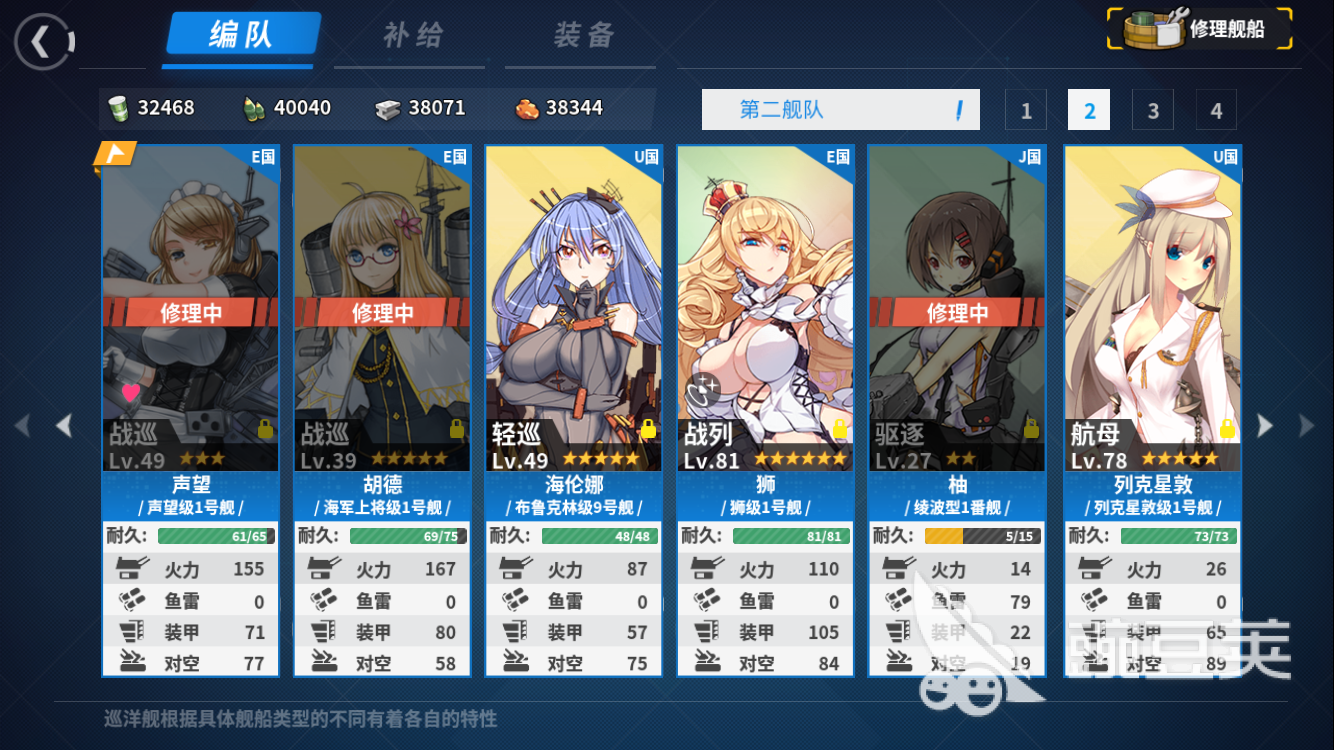Edit the 第二舰队 fleet name field
Screen dimensions: 1334x750
pos(838,110)
